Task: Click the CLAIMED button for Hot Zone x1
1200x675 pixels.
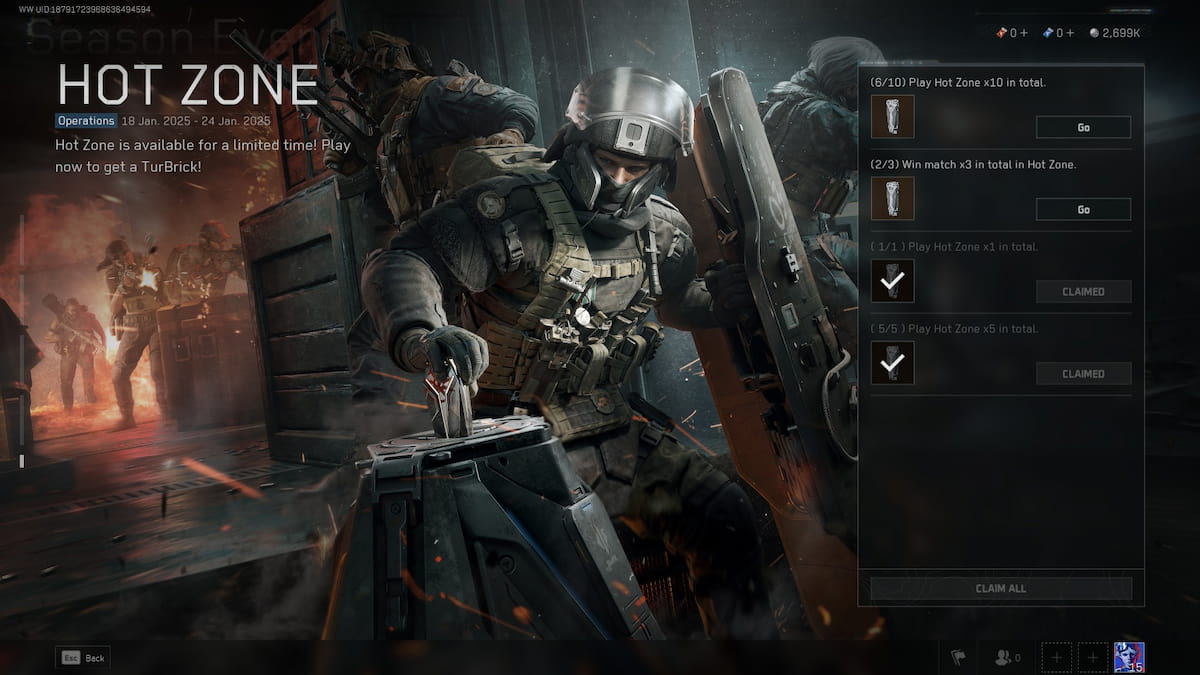Action: pos(1083,291)
